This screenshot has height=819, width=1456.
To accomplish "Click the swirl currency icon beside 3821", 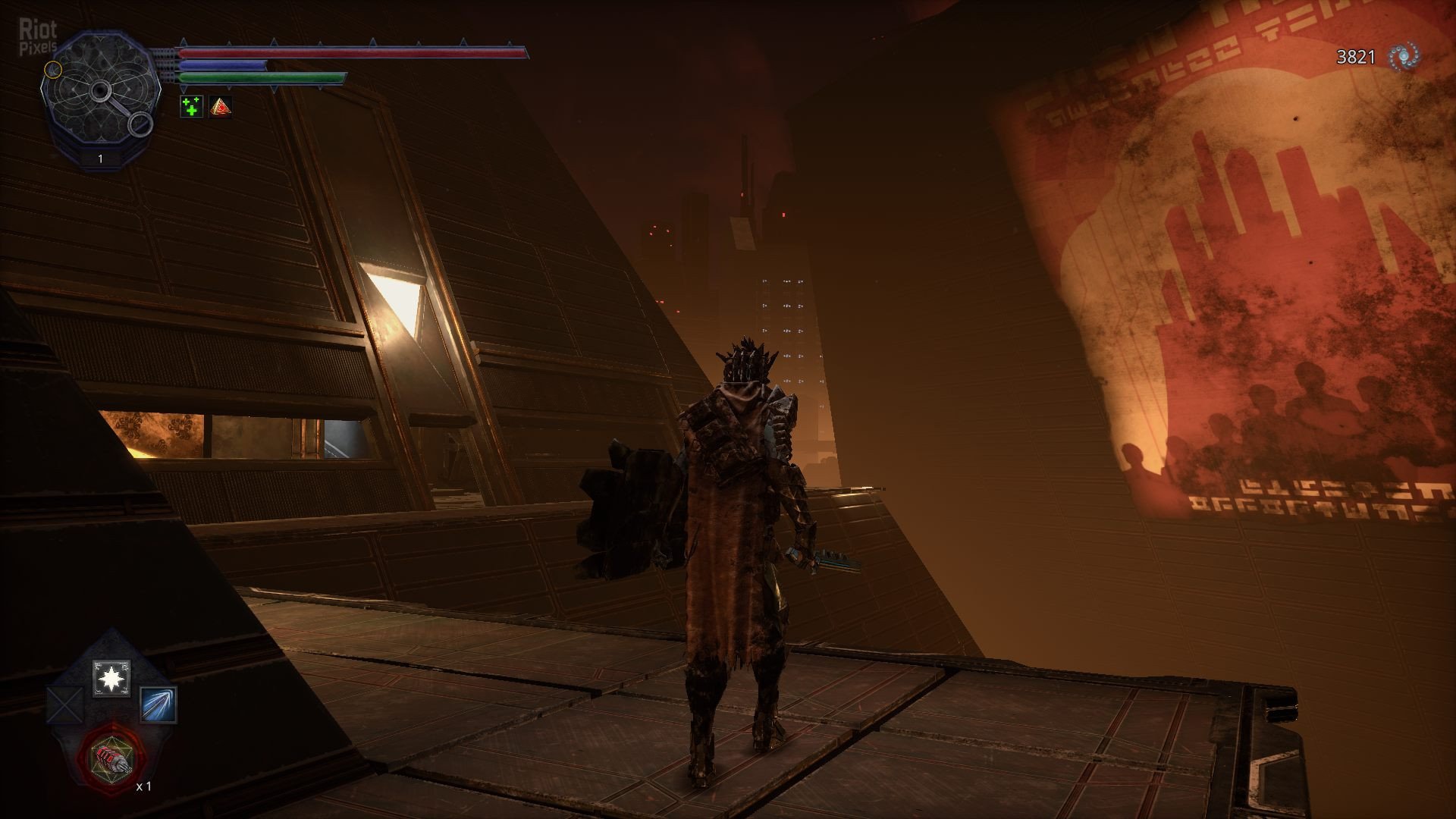I will coord(1404,56).
